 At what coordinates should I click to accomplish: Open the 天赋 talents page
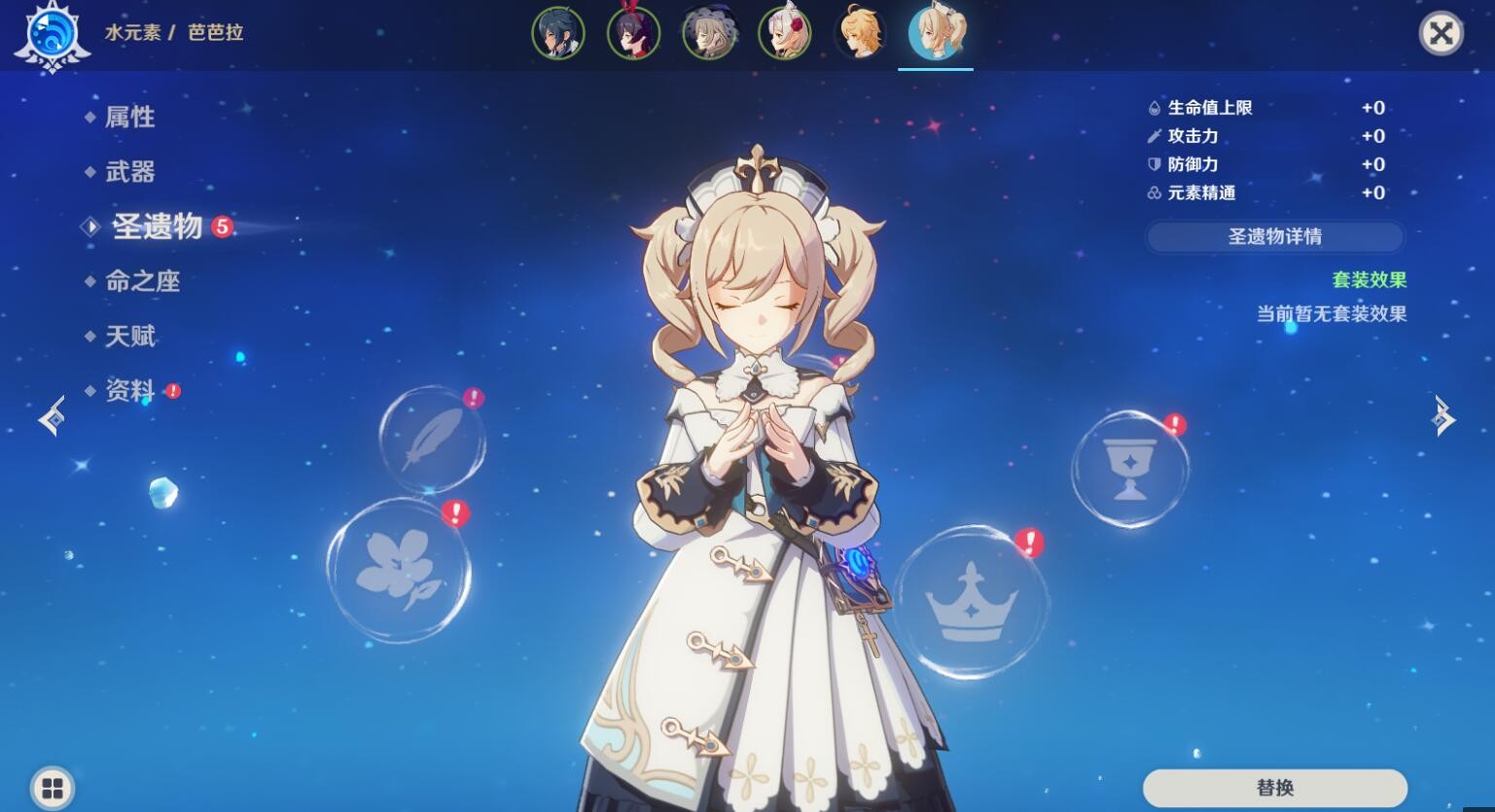pos(129,336)
